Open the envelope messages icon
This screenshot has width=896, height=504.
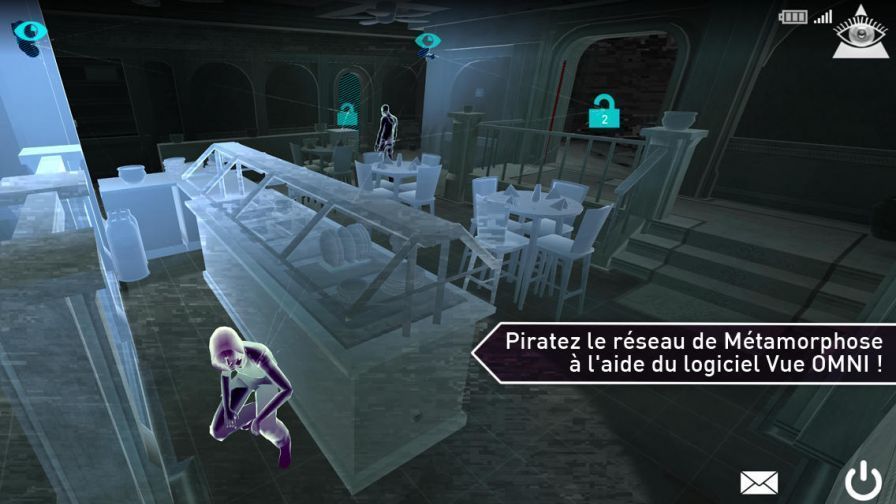tap(759, 482)
